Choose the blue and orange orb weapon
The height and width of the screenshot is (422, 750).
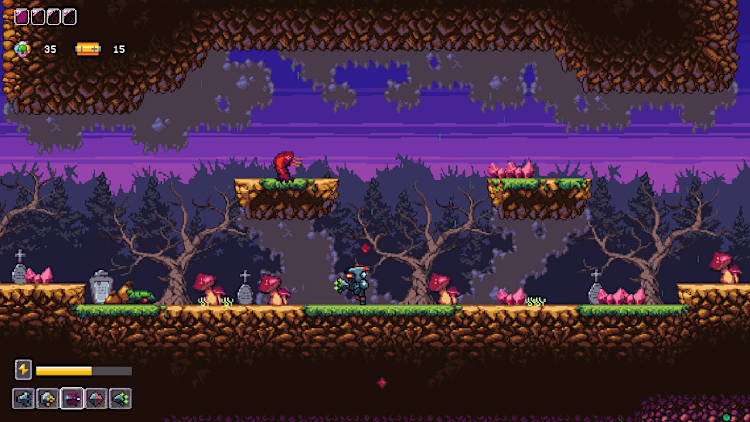point(48,399)
